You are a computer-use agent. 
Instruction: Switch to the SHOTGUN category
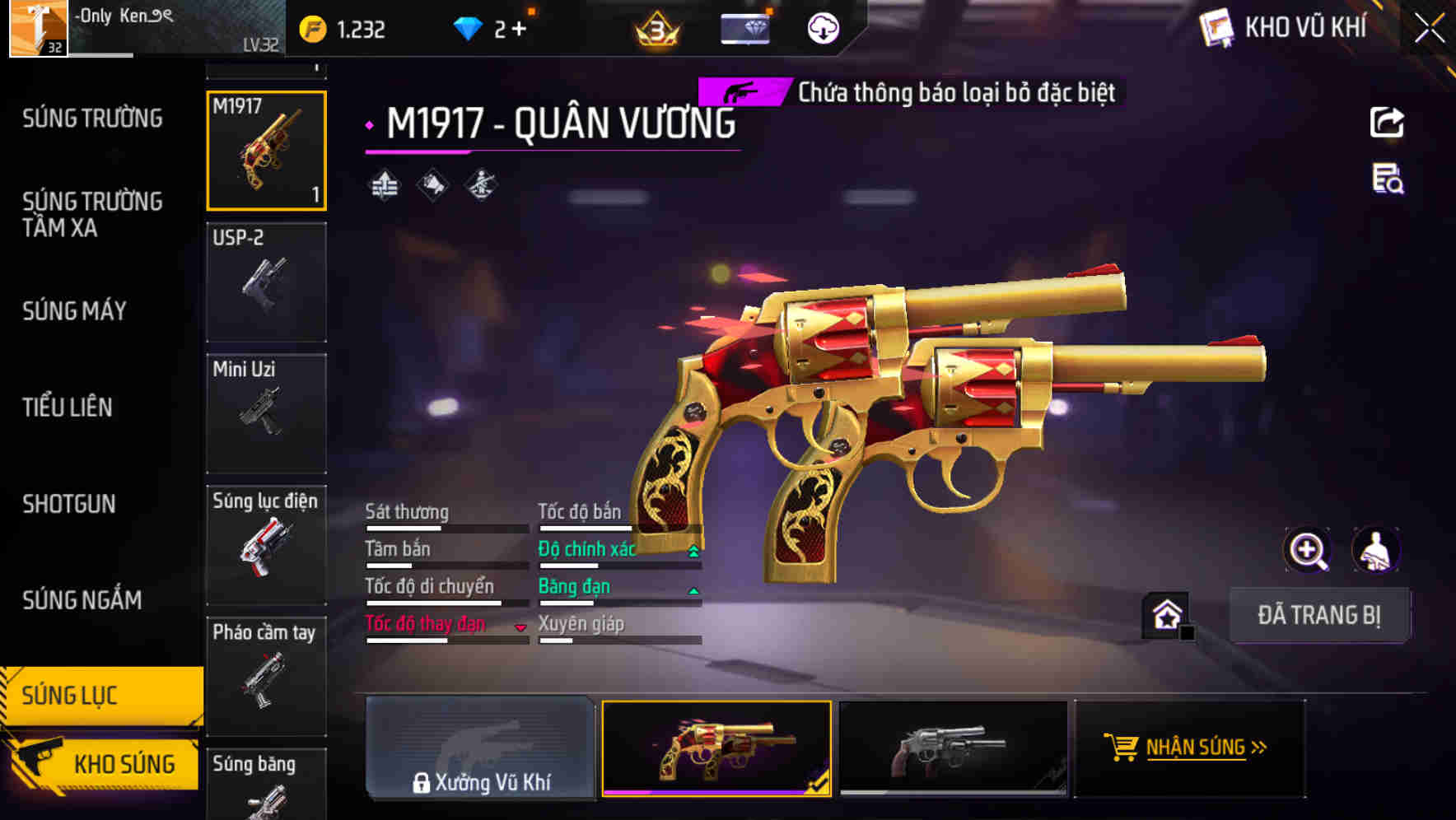point(69,503)
